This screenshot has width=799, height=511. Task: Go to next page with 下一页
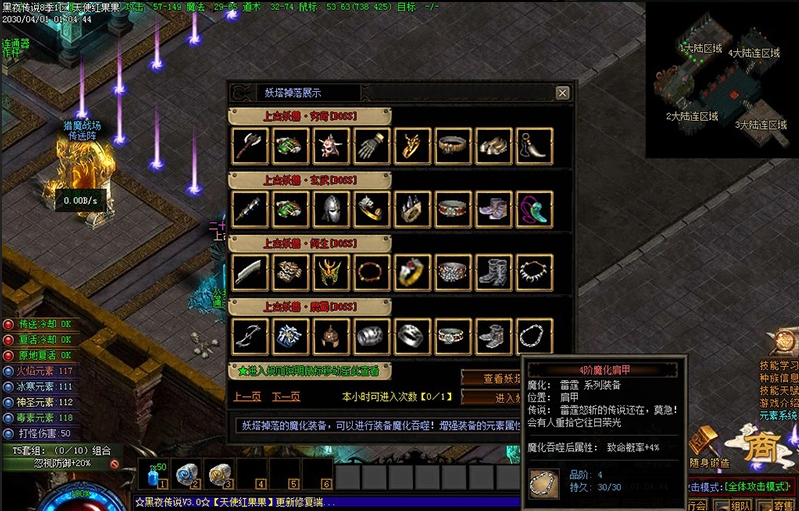287,396
